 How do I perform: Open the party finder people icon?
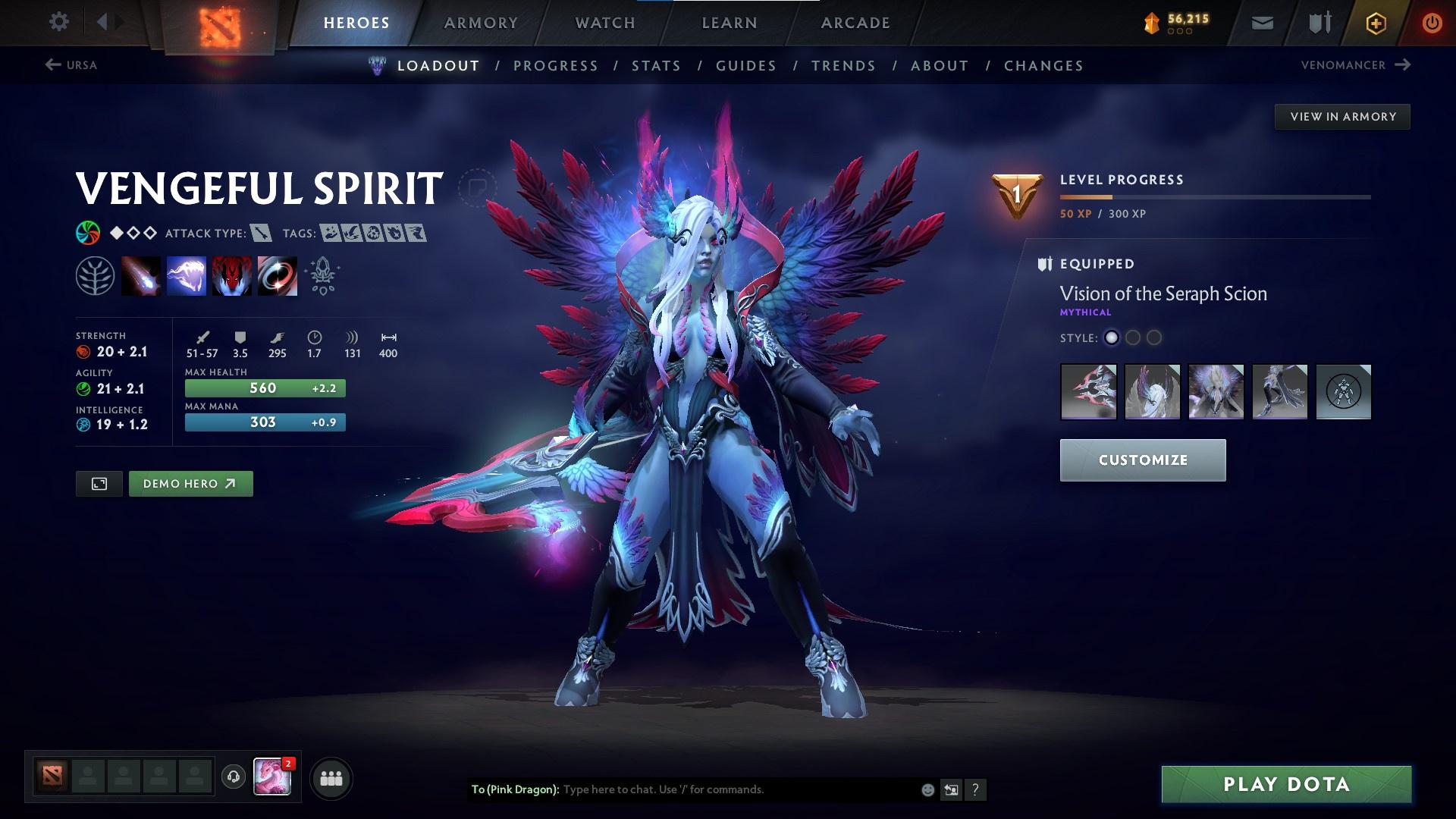pyautogui.click(x=330, y=777)
